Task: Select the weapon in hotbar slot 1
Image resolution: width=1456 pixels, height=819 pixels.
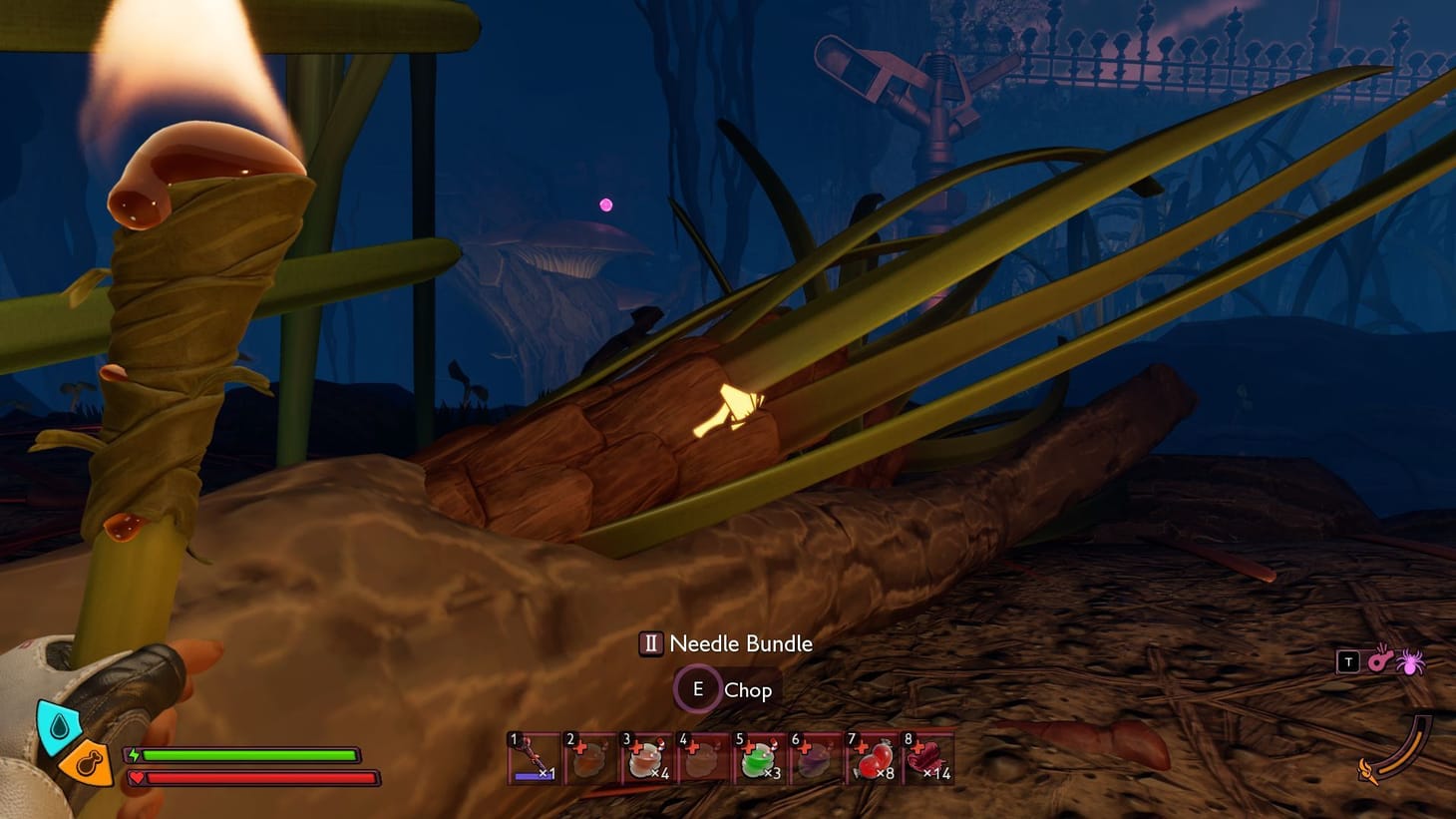Action: pyautogui.click(x=532, y=760)
